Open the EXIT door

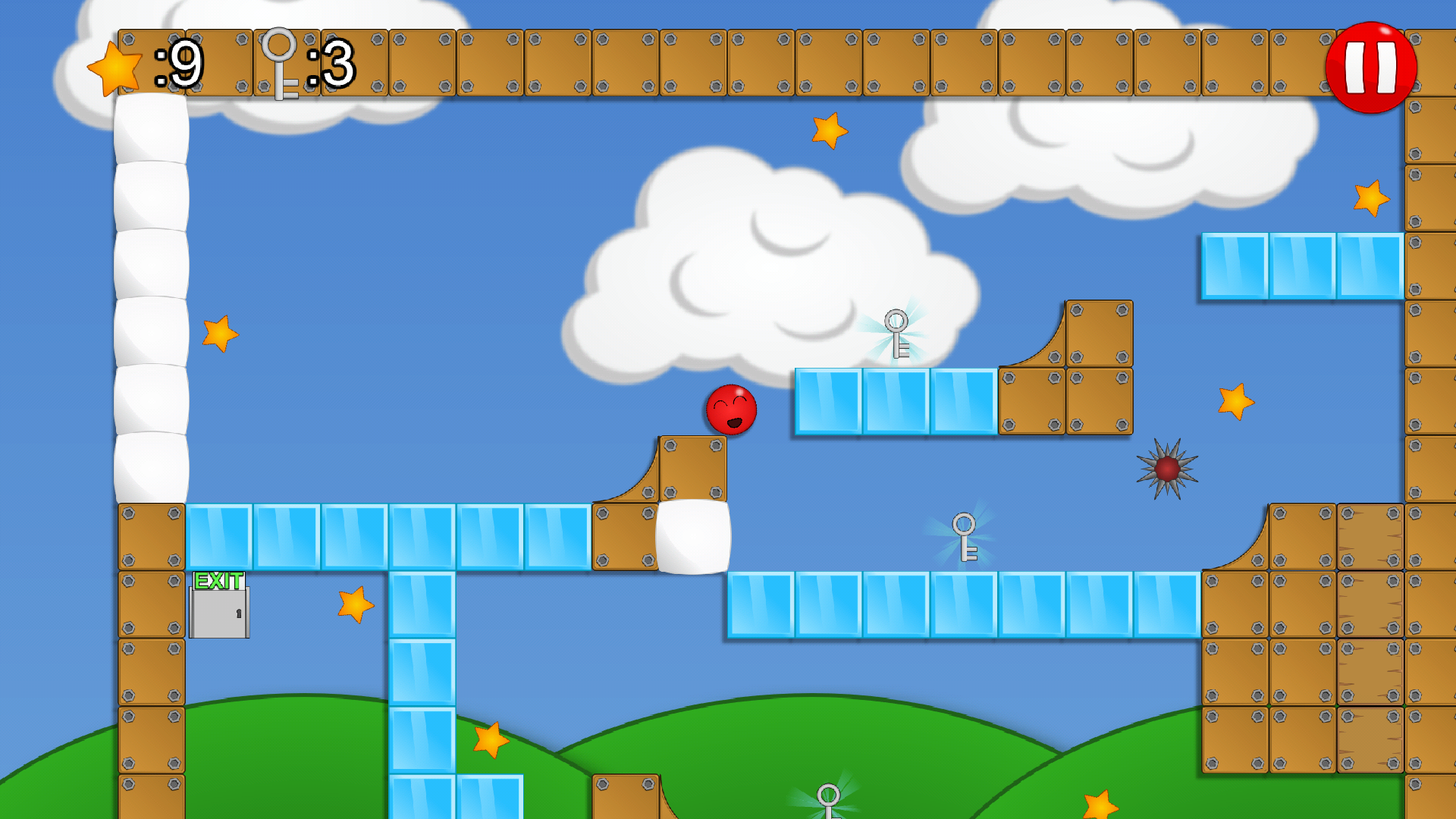[221, 614]
